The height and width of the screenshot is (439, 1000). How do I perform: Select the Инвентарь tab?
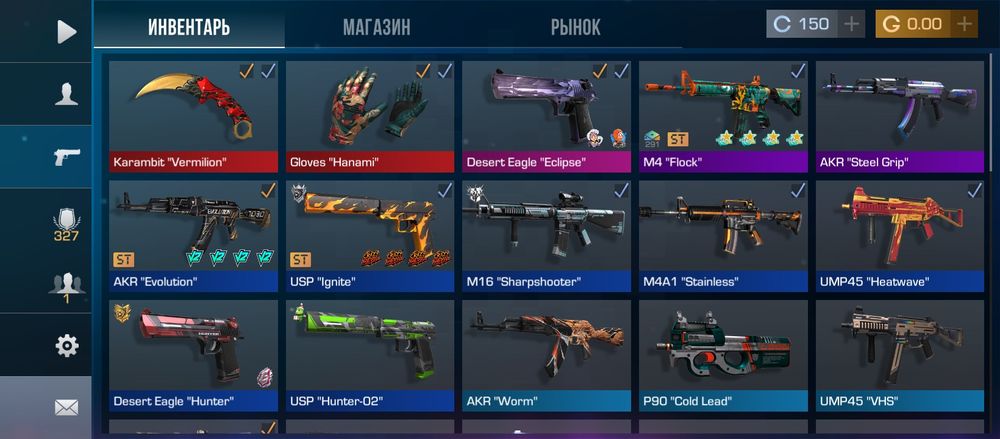[189, 27]
